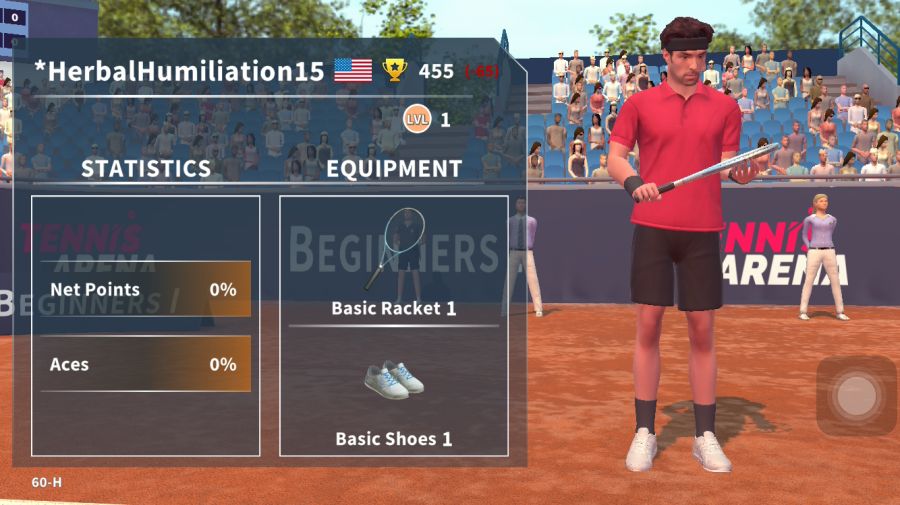Click the Aces statistic row

(x=144, y=365)
